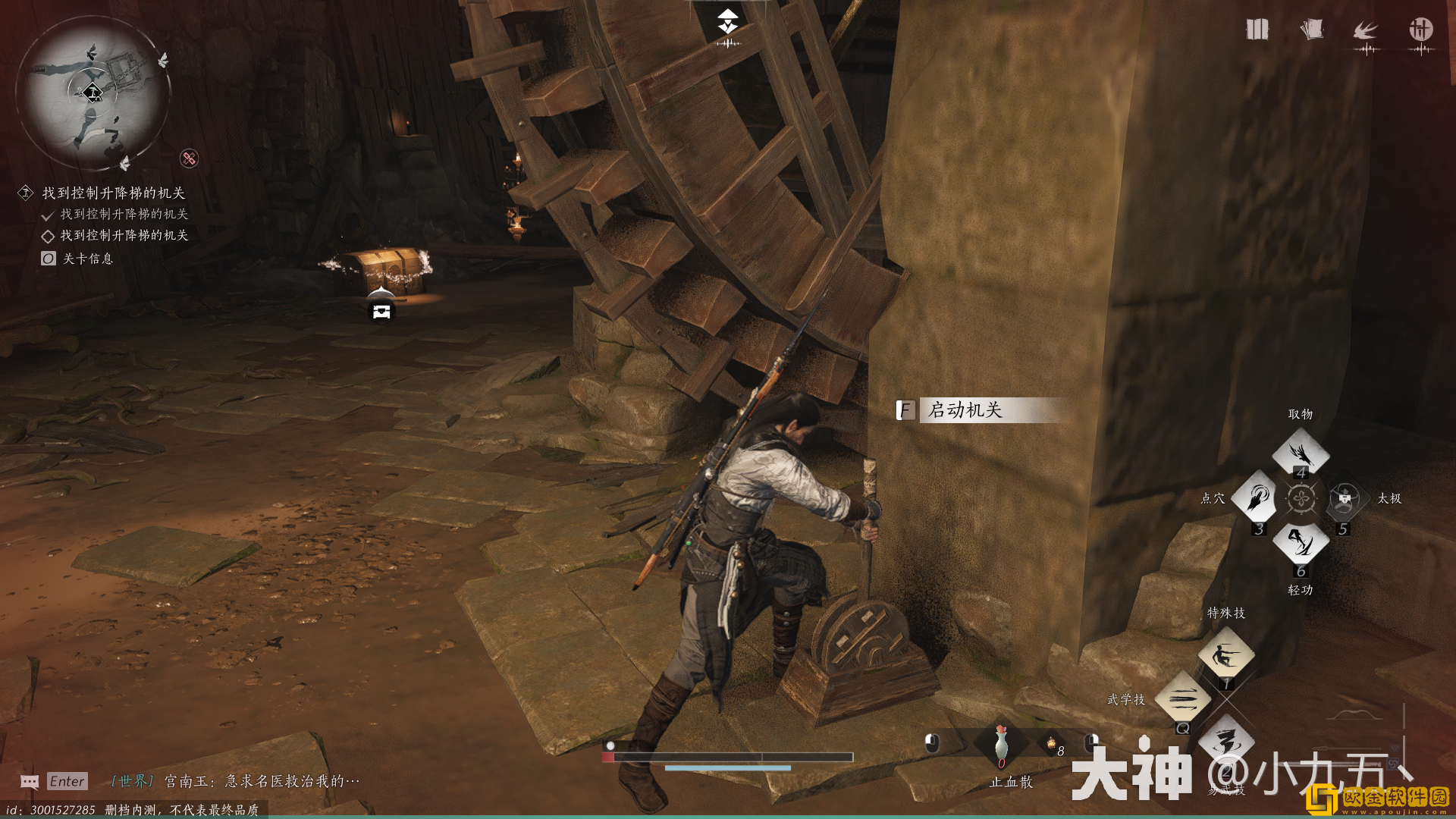The width and height of the screenshot is (1456, 819).
Task: Use the 武学技 martial skill
Action: tap(1182, 698)
